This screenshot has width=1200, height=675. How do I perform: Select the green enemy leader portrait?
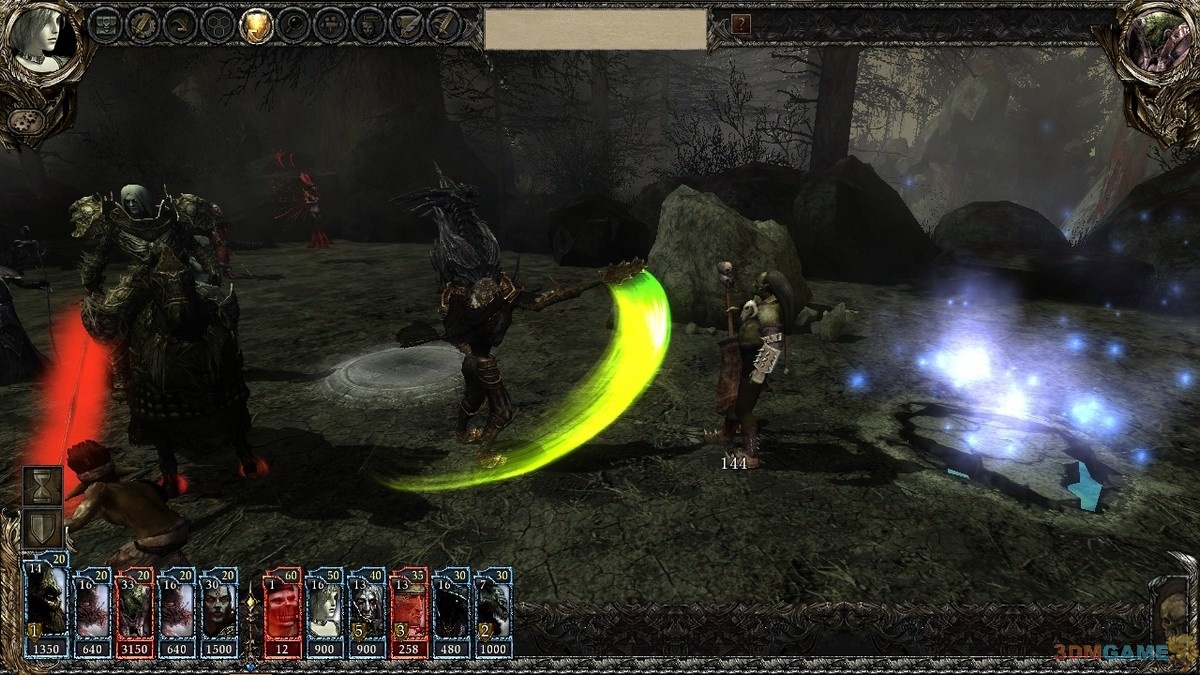[x=1157, y=42]
